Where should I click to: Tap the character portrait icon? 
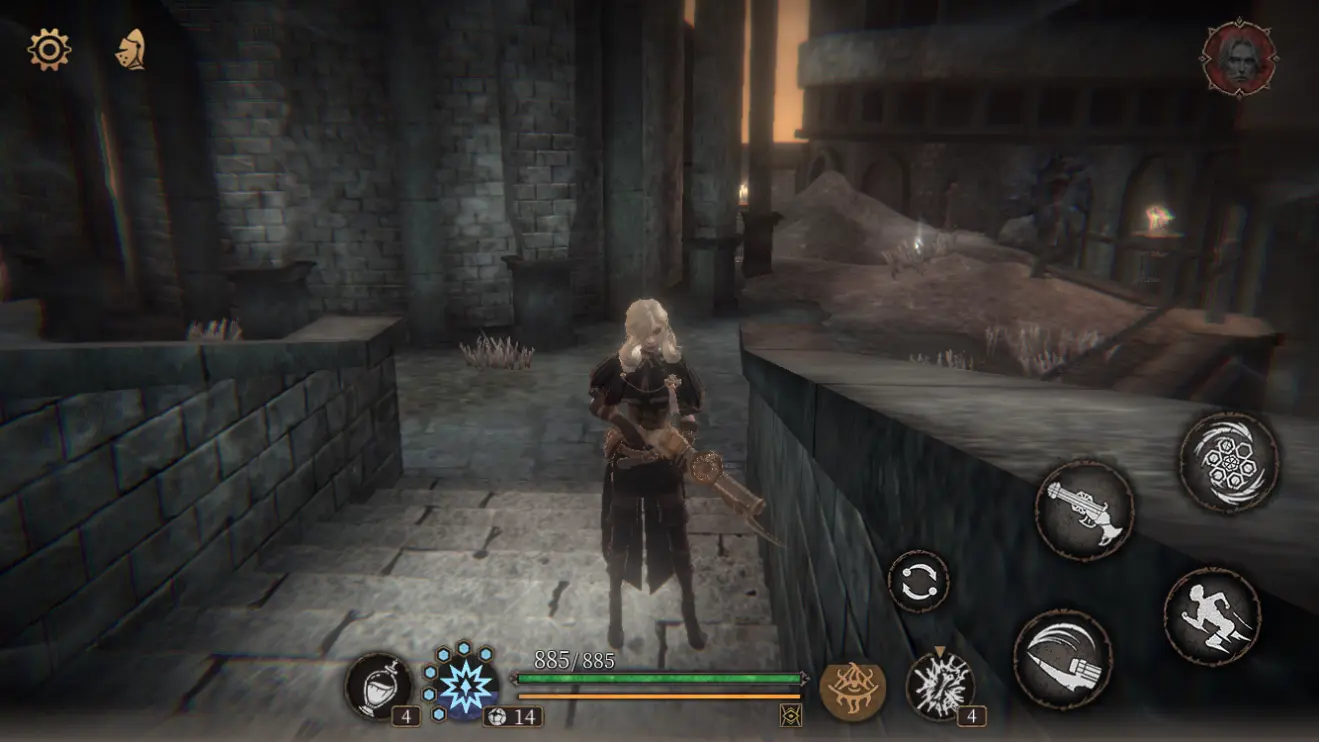(1239, 59)
